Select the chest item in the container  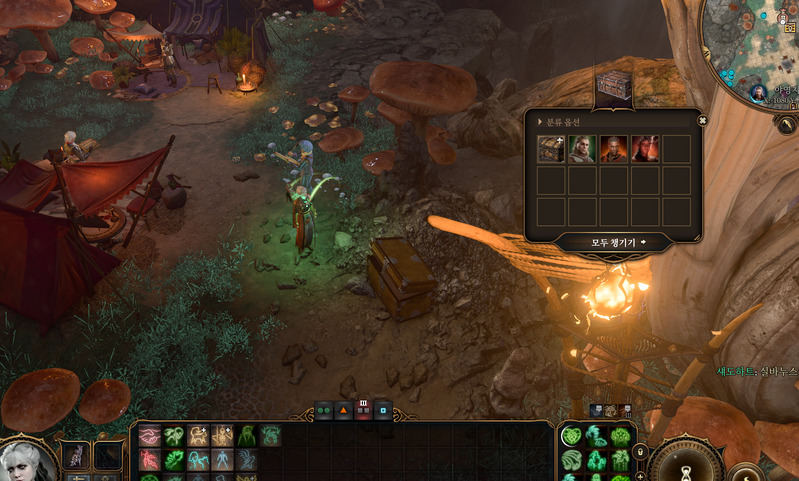point(552,149)
